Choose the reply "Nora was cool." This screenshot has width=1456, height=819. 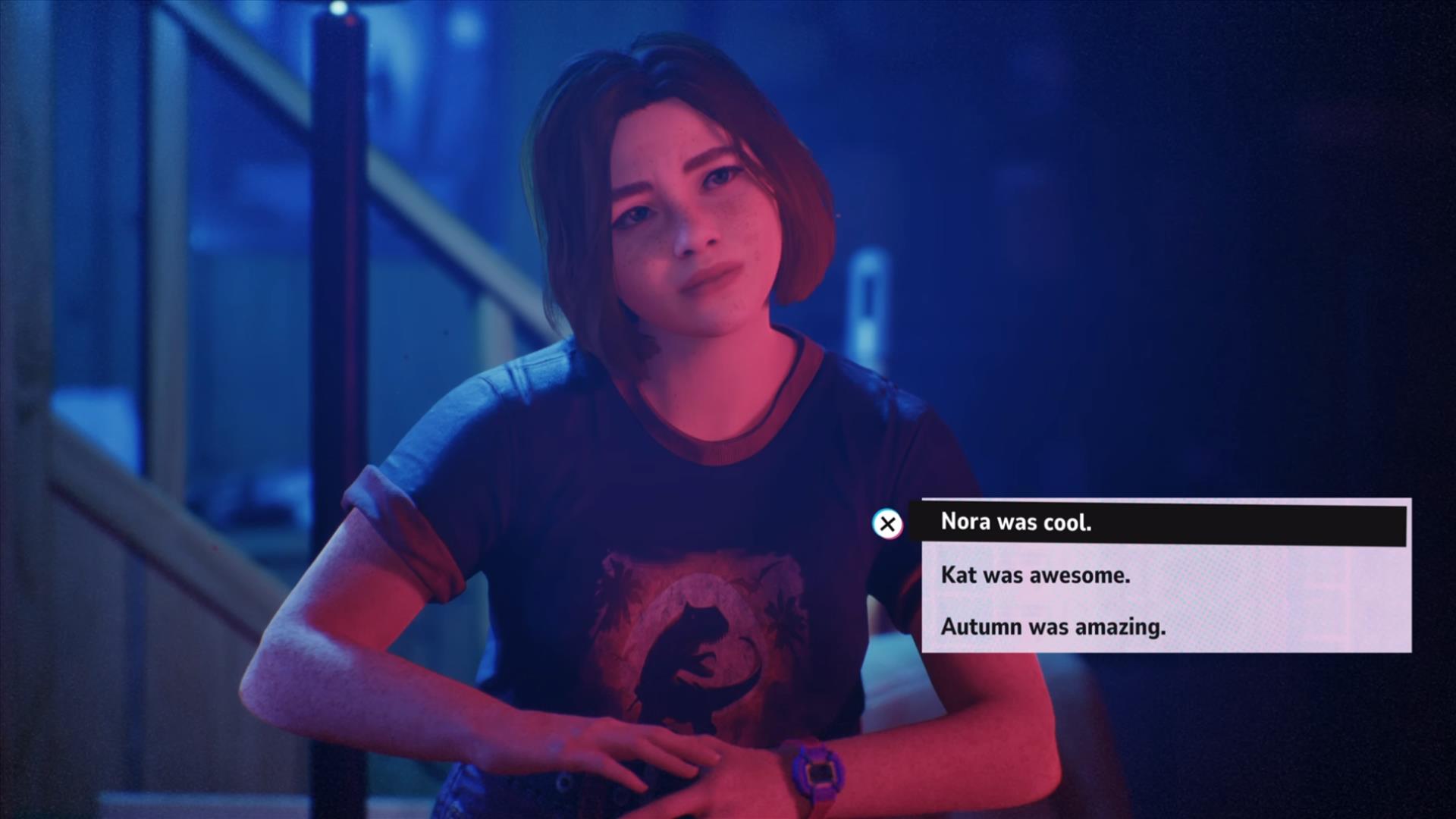click(1016, 522)
